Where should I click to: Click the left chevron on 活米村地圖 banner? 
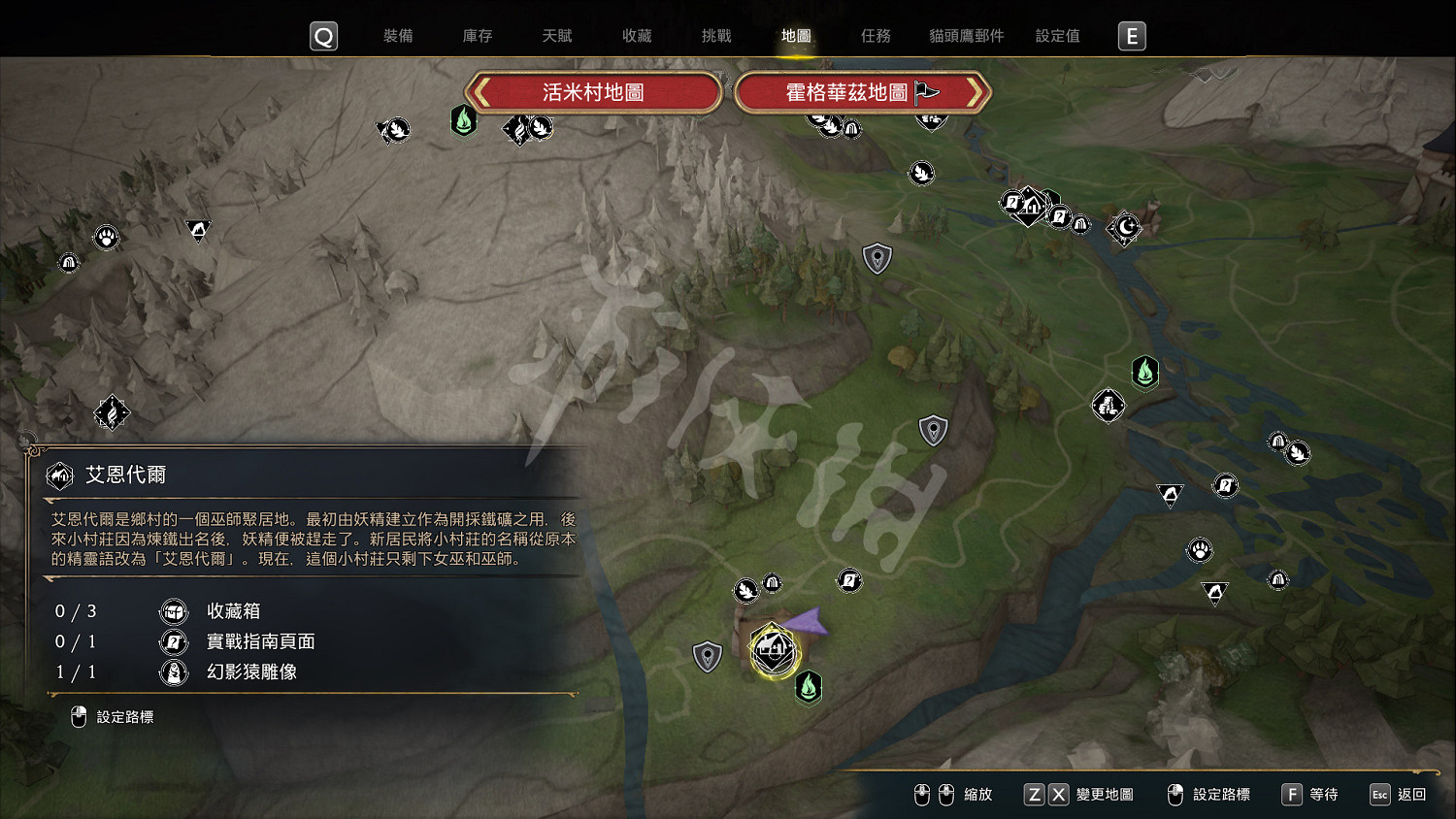point(480,92)
